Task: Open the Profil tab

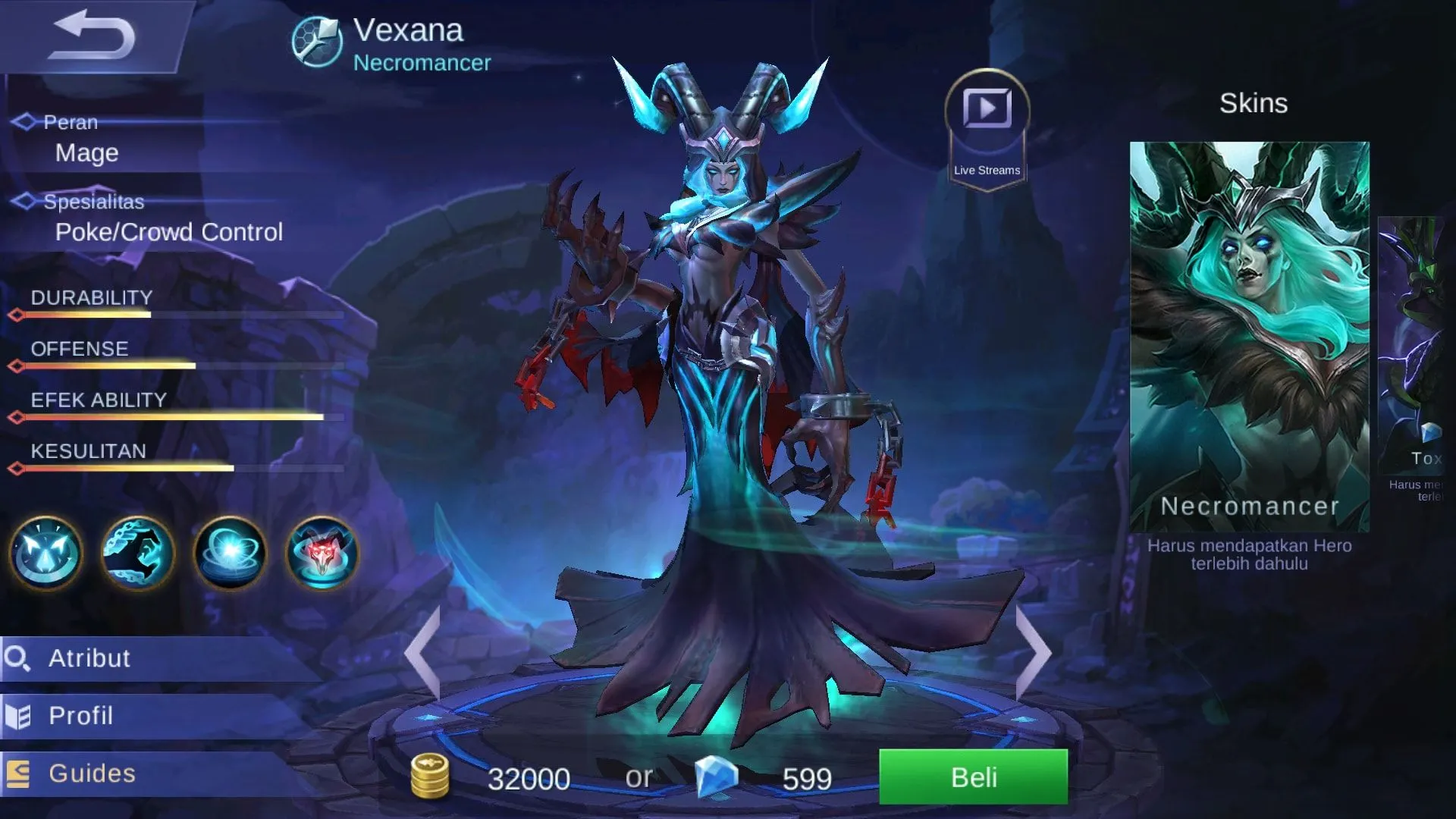Action: 80,715
